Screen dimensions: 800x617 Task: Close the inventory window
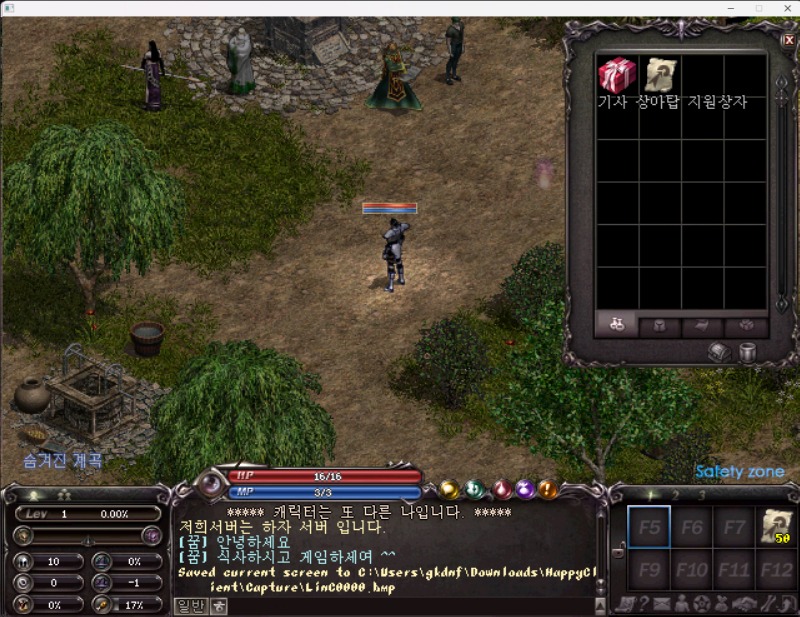788,40
